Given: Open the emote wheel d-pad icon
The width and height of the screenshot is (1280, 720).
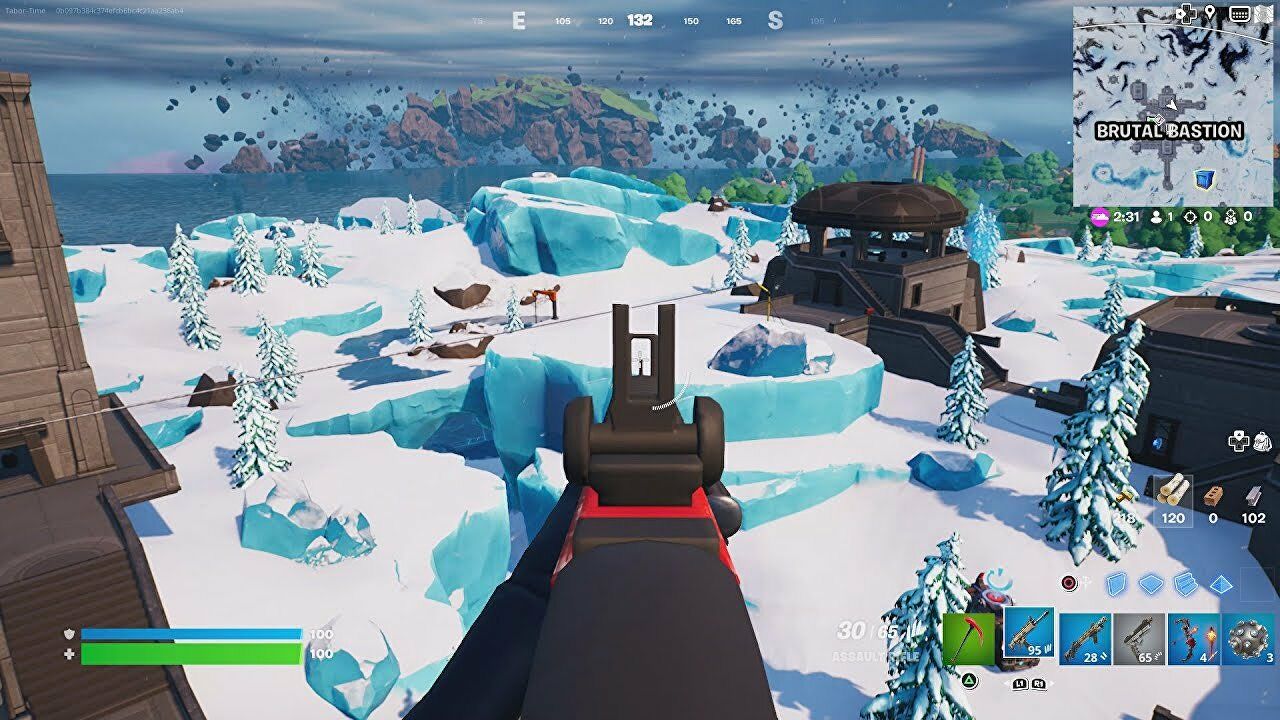Looking at the screenshot, I should (1239, 441).
